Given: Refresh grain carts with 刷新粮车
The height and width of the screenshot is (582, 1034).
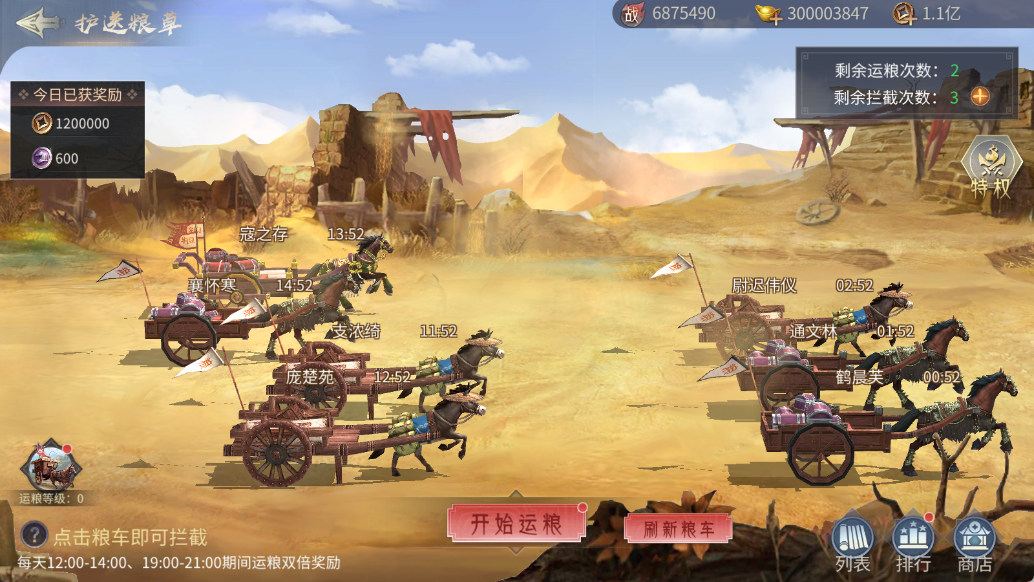Looking at the screenshot, I should tap(678, 529).
